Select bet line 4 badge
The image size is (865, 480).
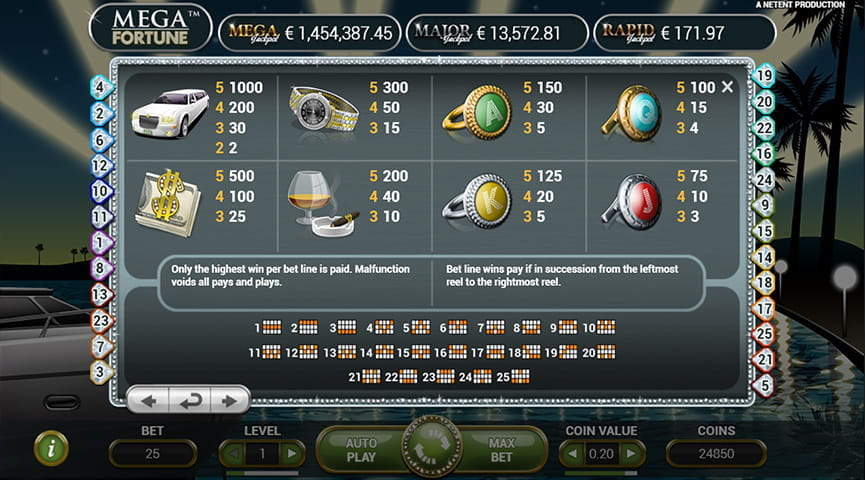point(100,87)
